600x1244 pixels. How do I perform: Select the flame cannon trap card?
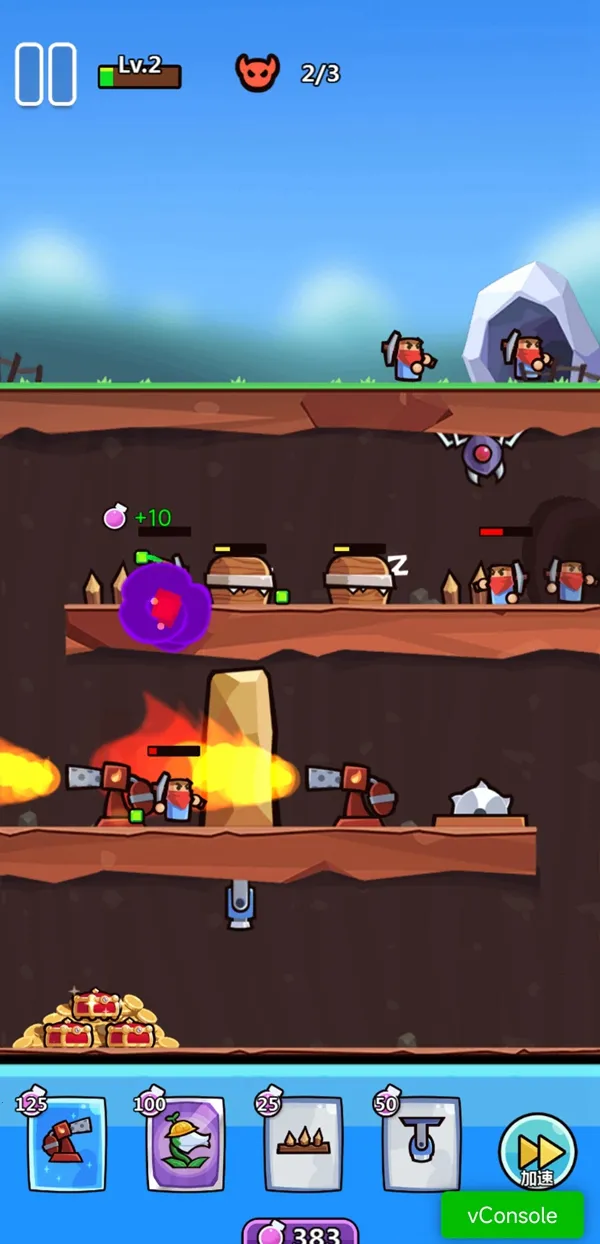(67, 1143)
